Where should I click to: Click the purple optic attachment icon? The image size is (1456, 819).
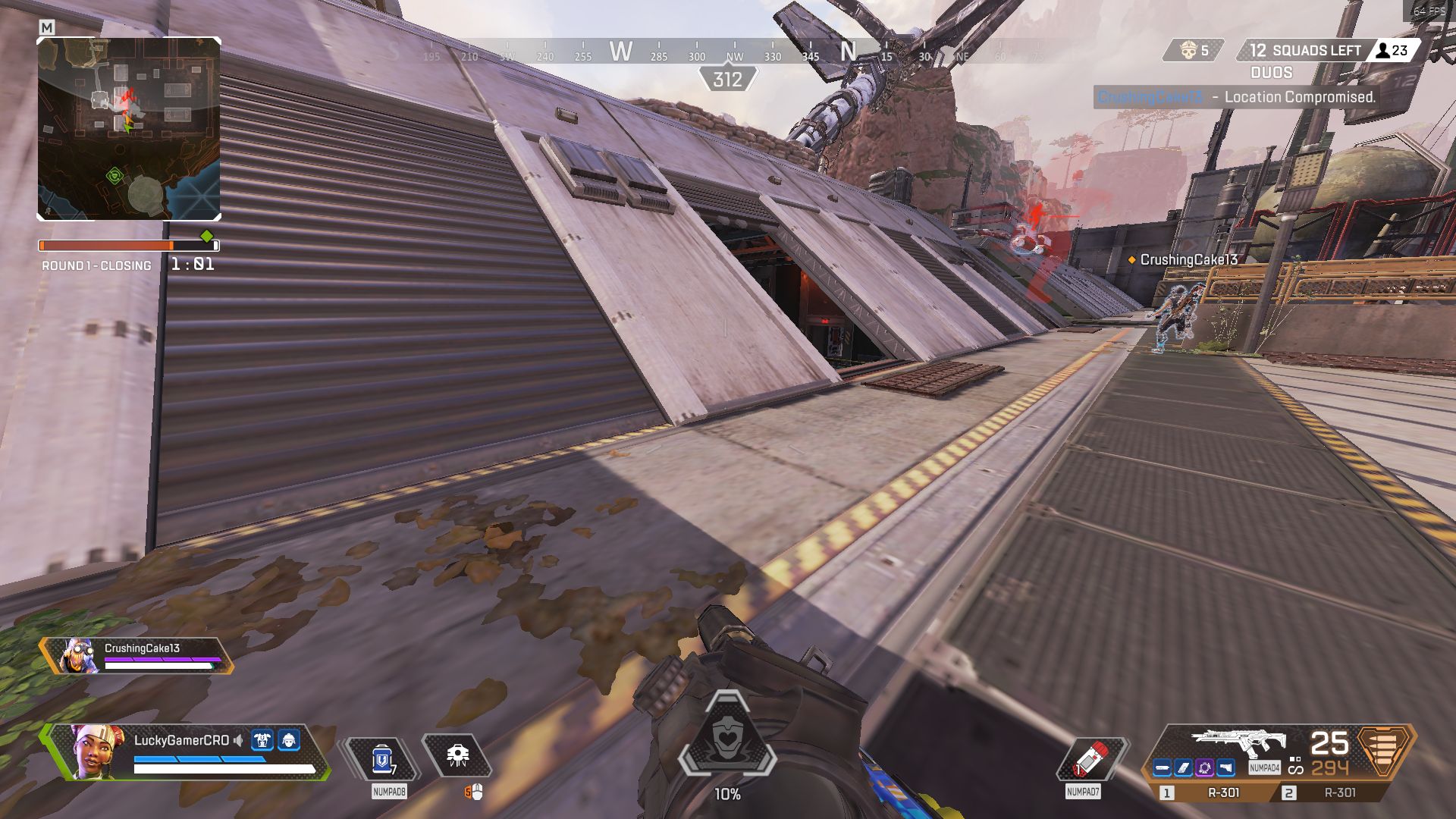tap(1204, 768)
